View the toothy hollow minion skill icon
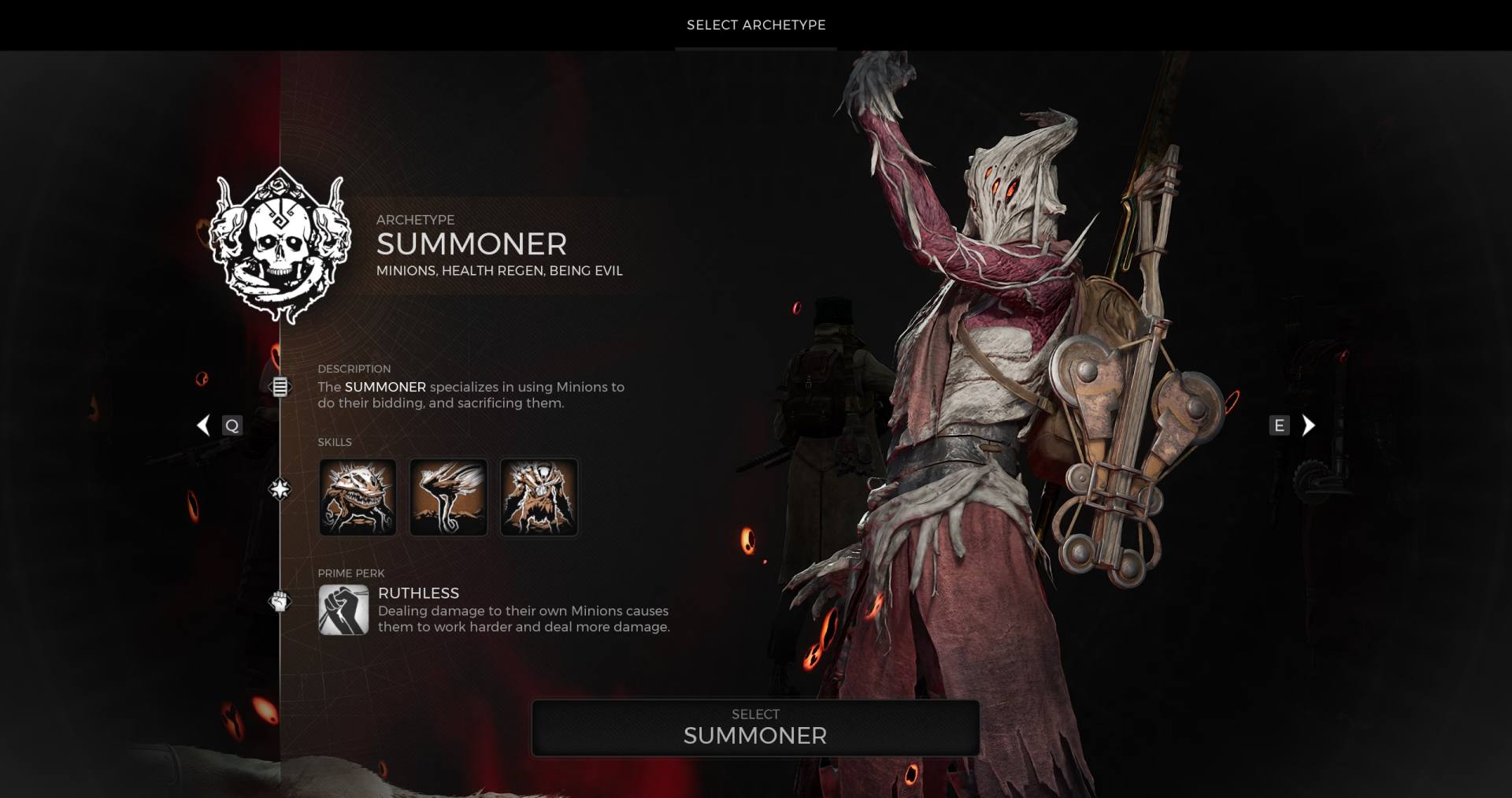The height and width of the screenshot is (798, 1512). 358,497
